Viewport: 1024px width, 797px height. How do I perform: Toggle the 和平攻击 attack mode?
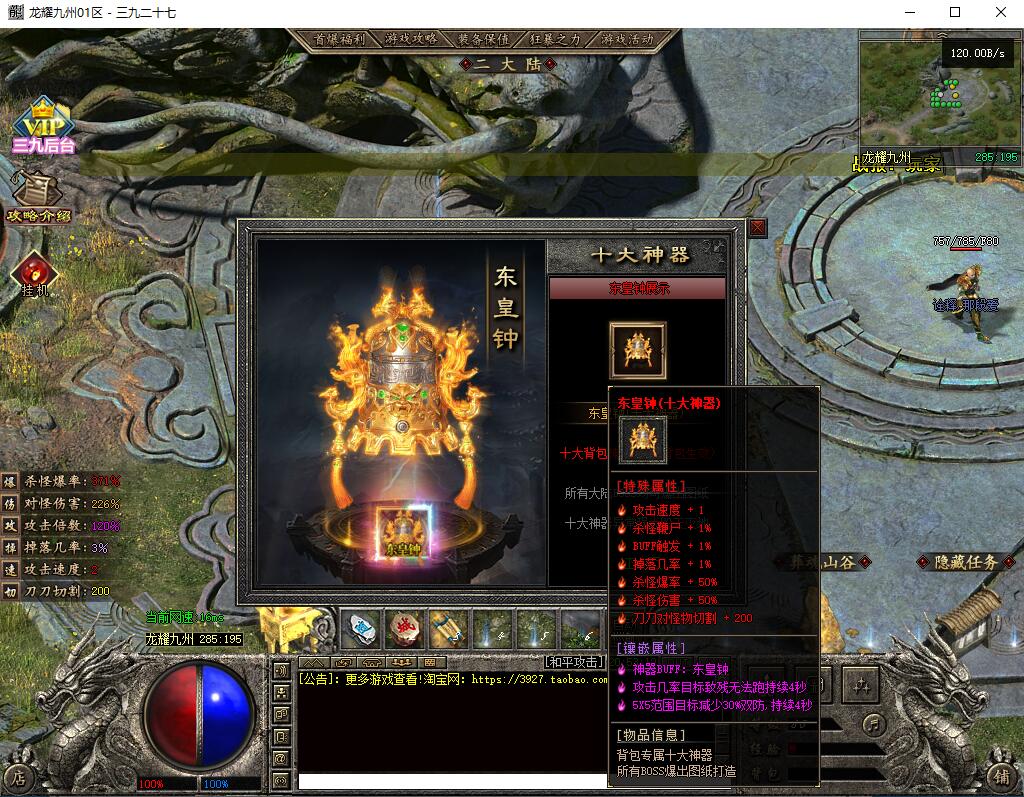click(575, 662)
